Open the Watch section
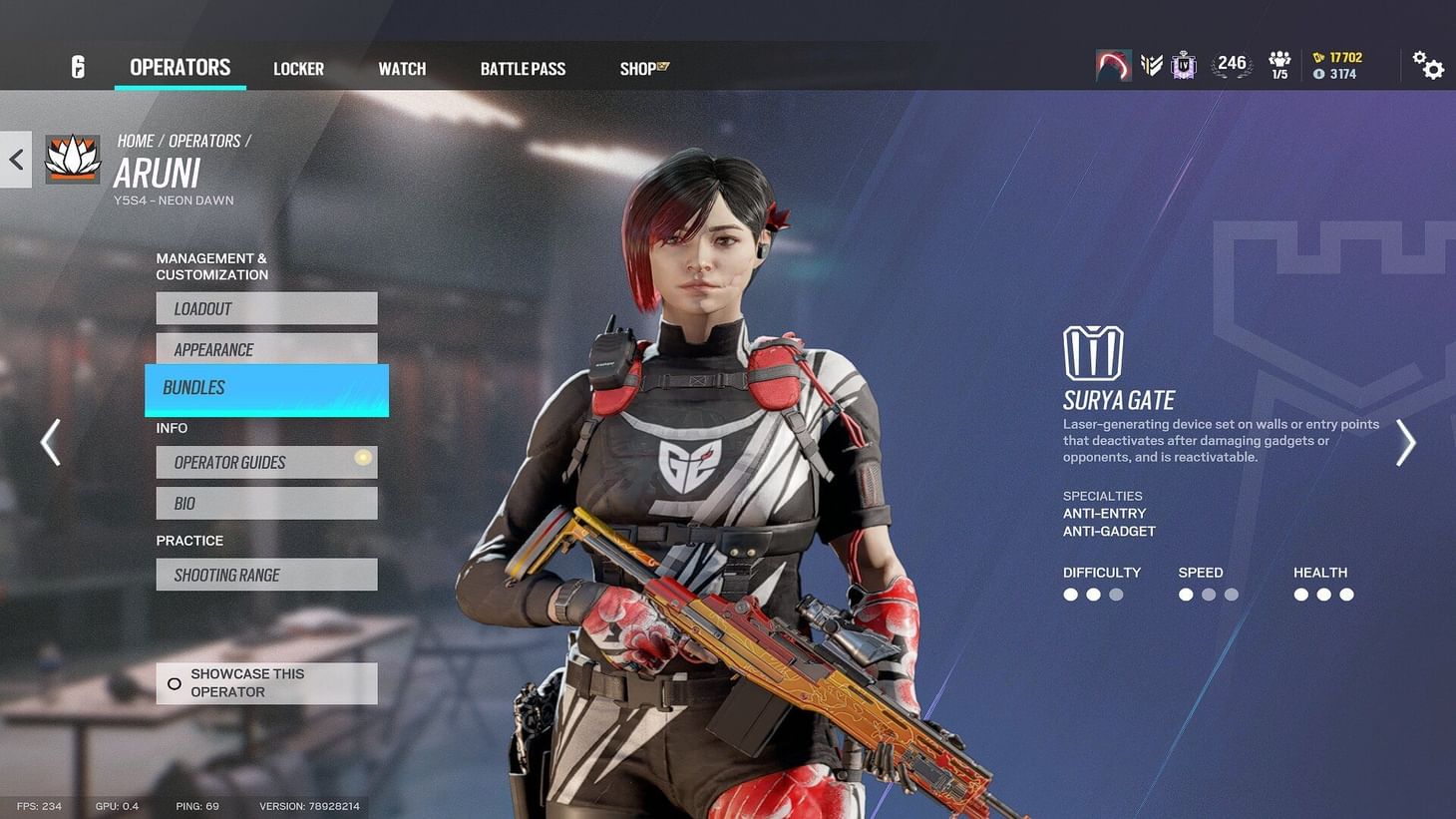The image size is (1456, 819). coord(401,68)
